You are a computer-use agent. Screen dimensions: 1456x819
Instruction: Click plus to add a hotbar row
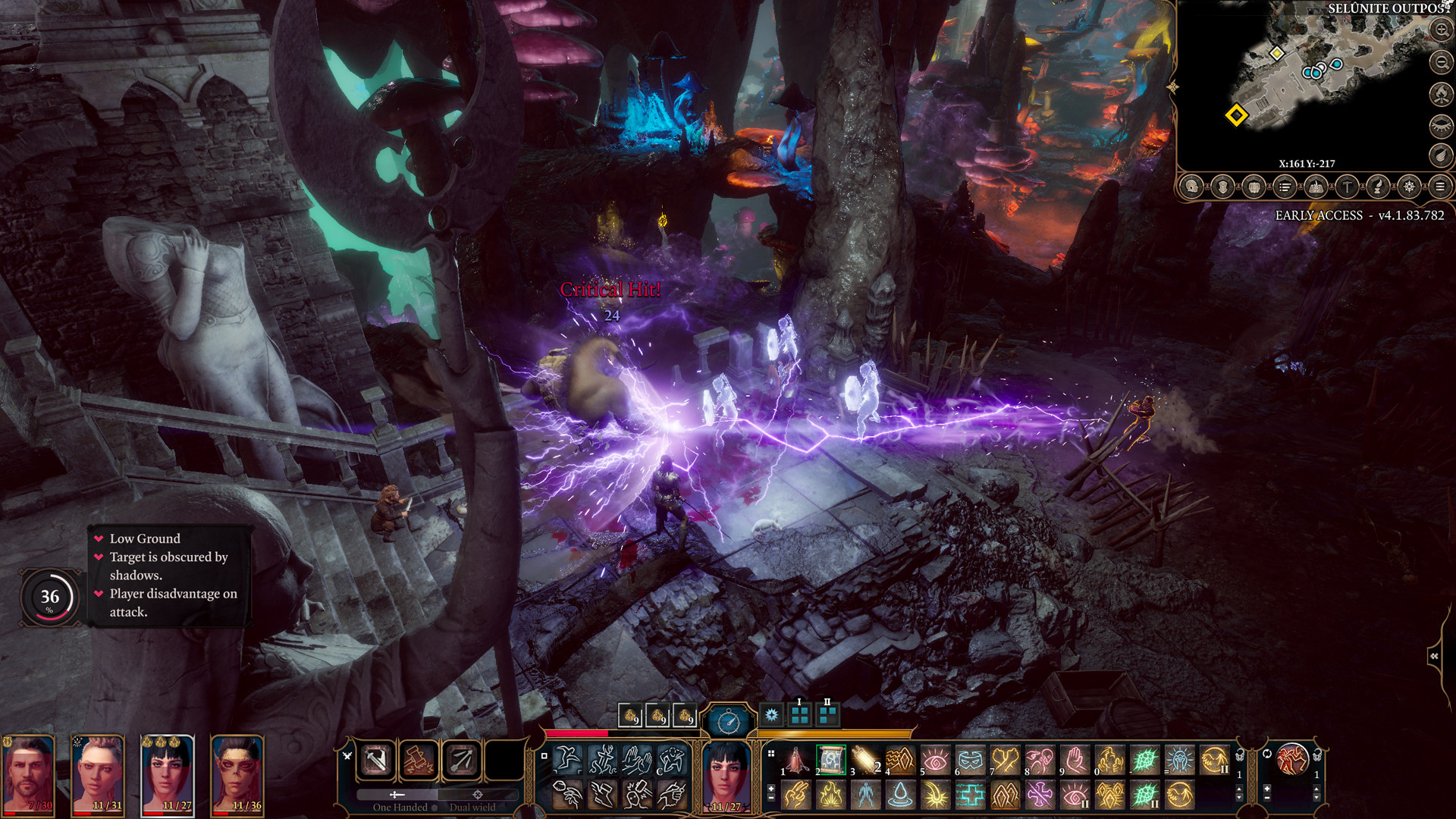tap(770, 789)
